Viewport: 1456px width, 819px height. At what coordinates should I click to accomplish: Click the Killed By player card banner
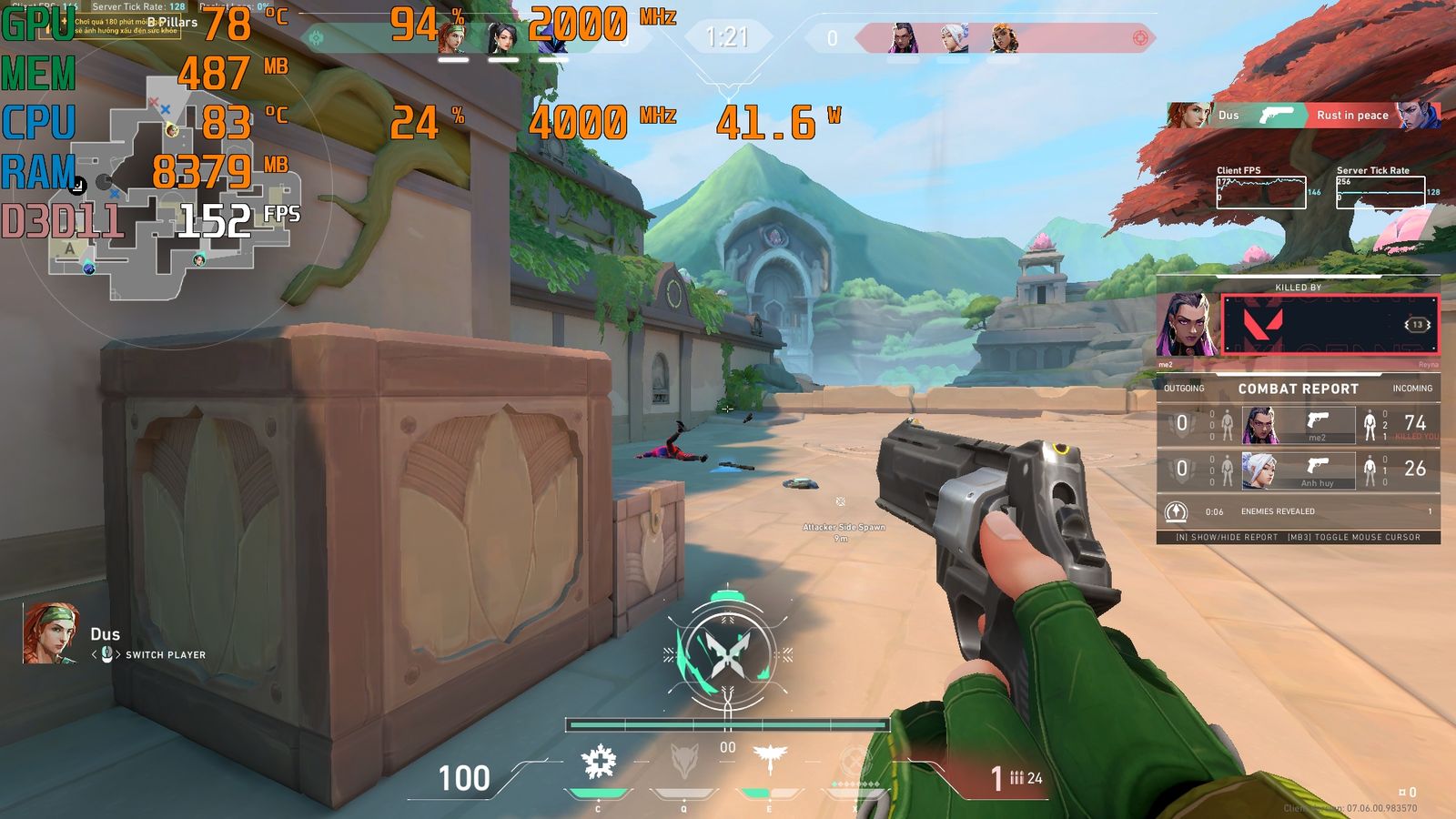click(x=1329, y=325)
